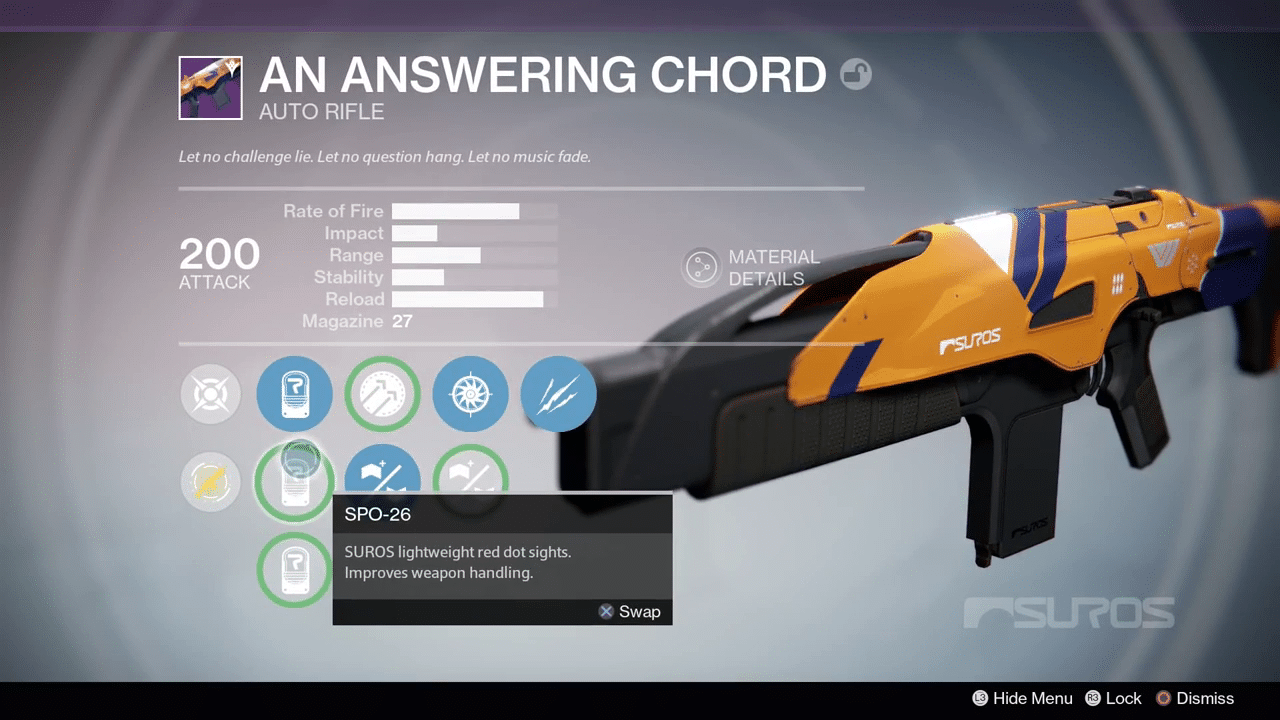Choose the blue-filled flag upgrade node
The width and height of the screenshot is (1280, 720).
click(382, 470)
